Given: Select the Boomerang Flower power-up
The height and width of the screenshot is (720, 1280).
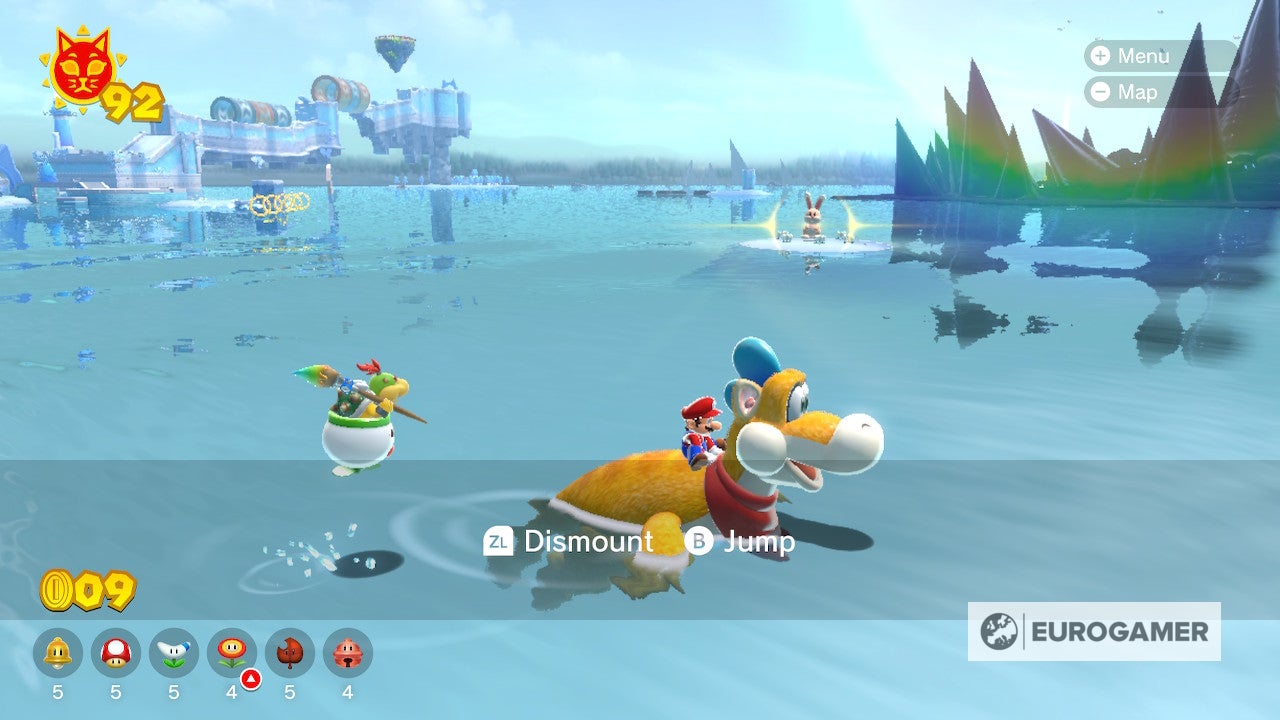Looking at the screenshot, I should click(x=174, y=653).
